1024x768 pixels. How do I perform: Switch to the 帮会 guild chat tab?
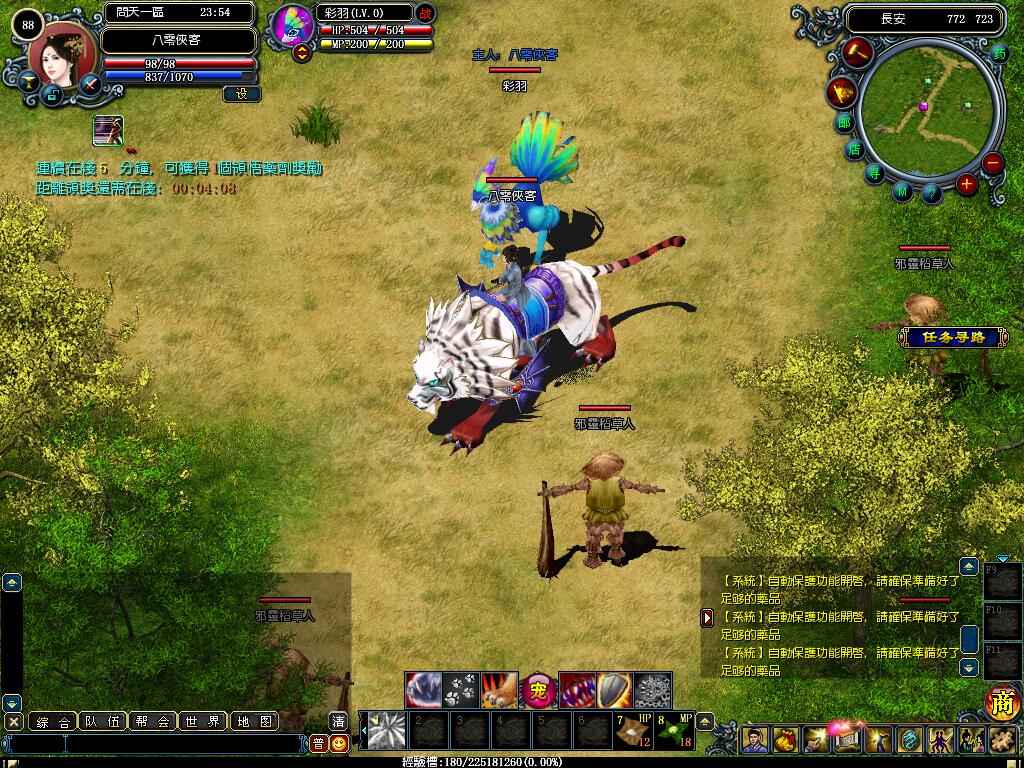155,721
